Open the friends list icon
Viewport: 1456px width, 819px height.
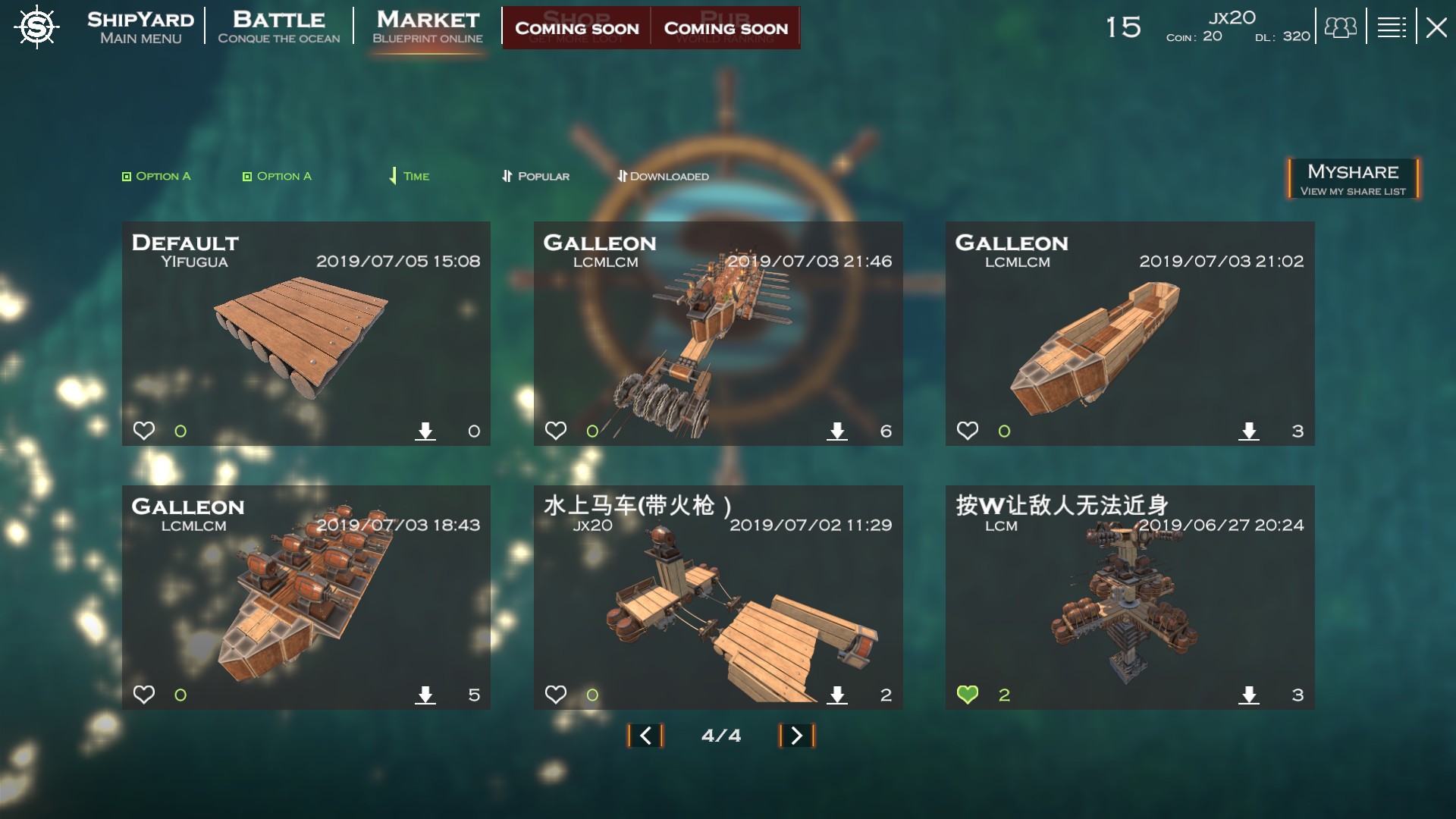[x=1339, y=27]
